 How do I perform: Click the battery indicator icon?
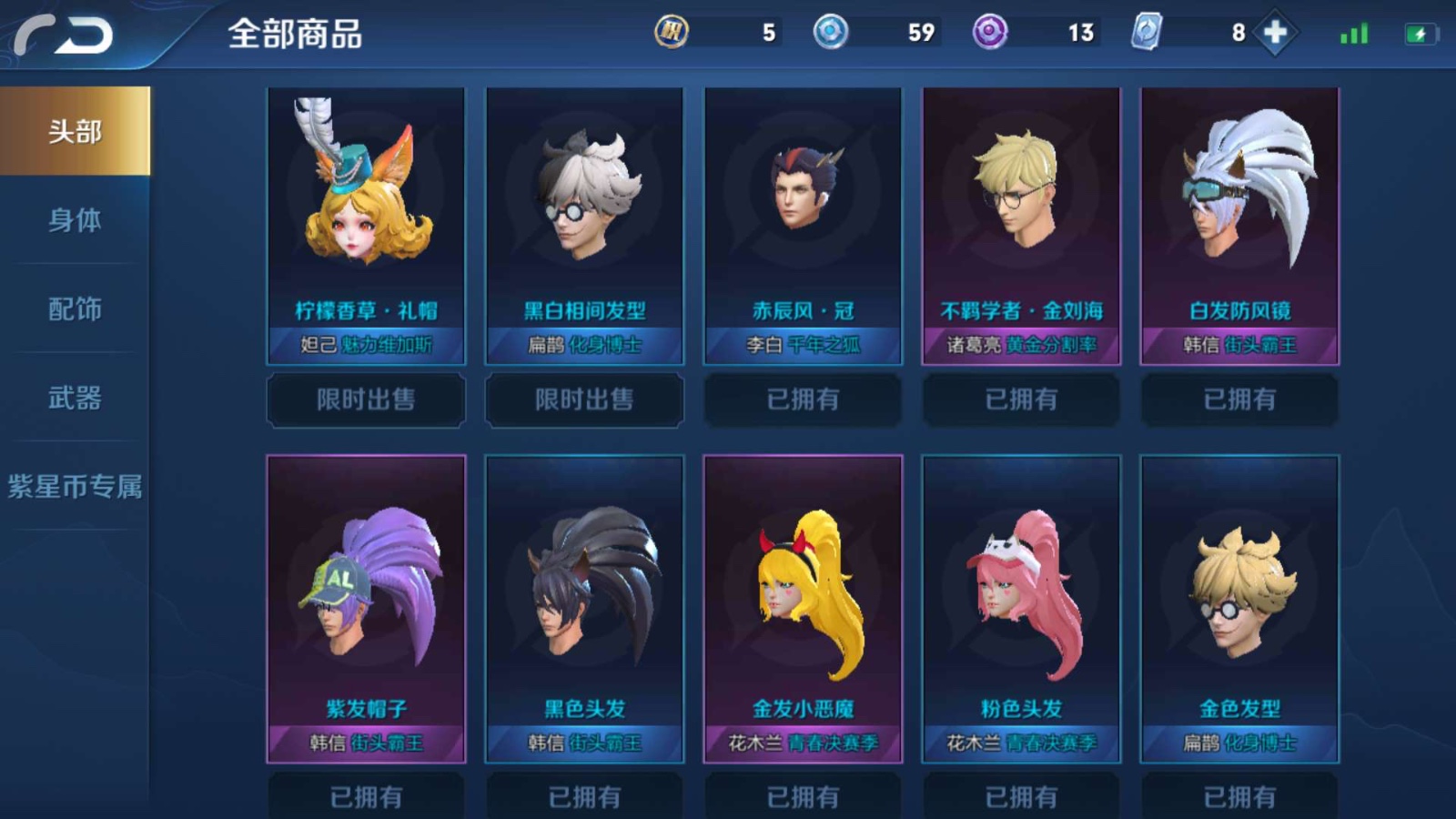coord(1412,32)
